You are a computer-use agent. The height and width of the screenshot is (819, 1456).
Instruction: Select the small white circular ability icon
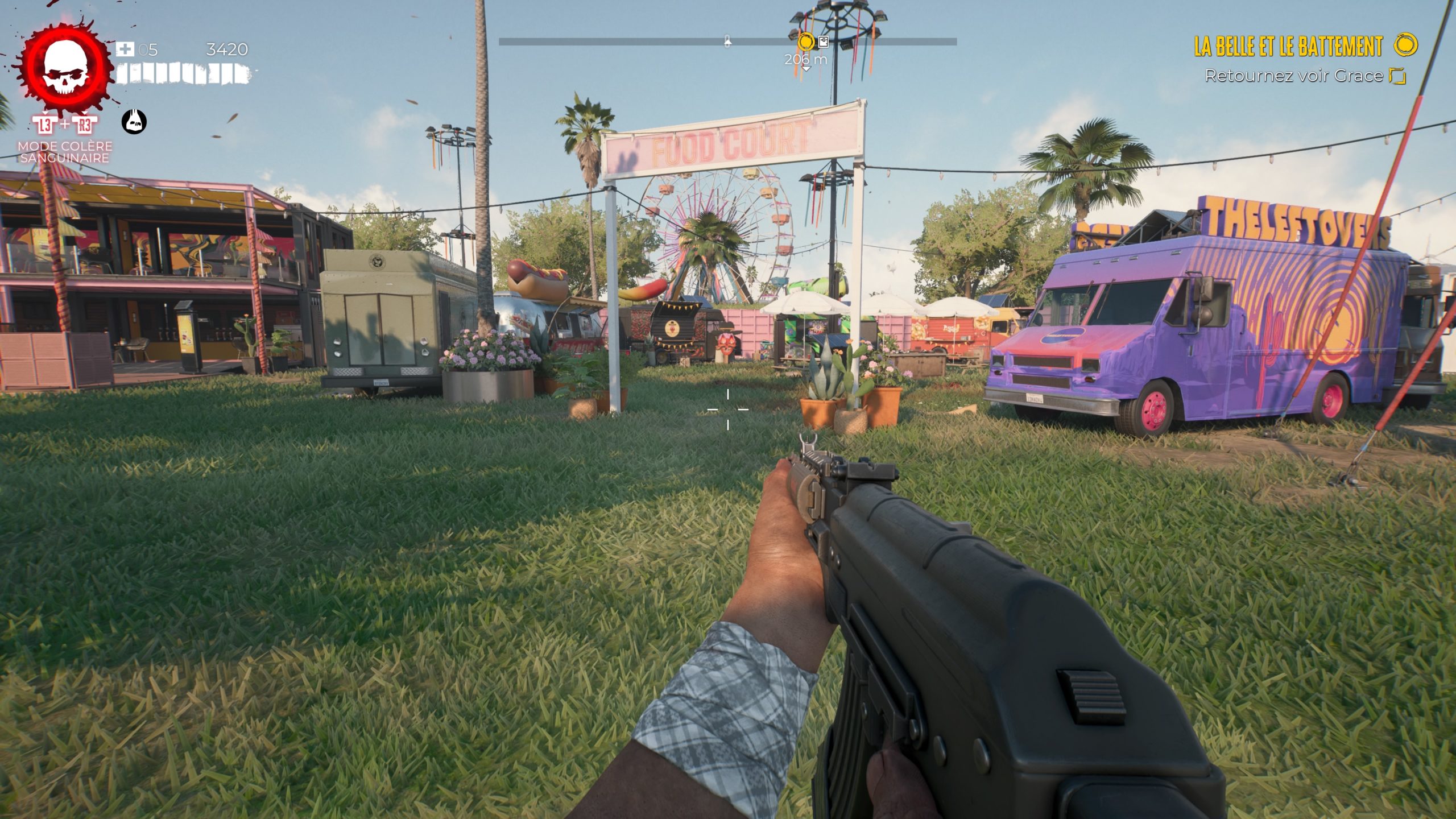pos(134,122)
